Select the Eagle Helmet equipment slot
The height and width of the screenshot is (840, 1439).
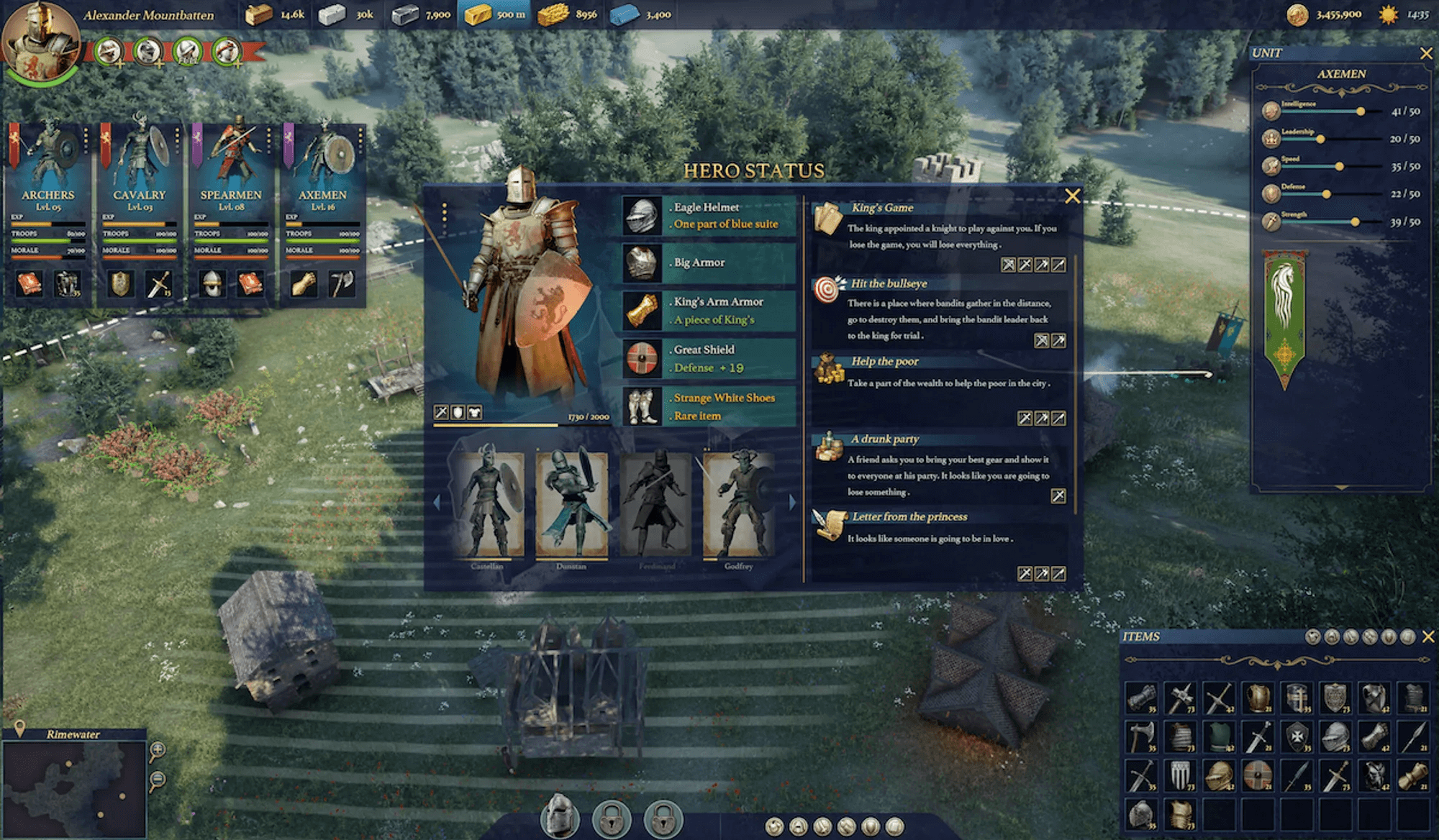point(709,216)
